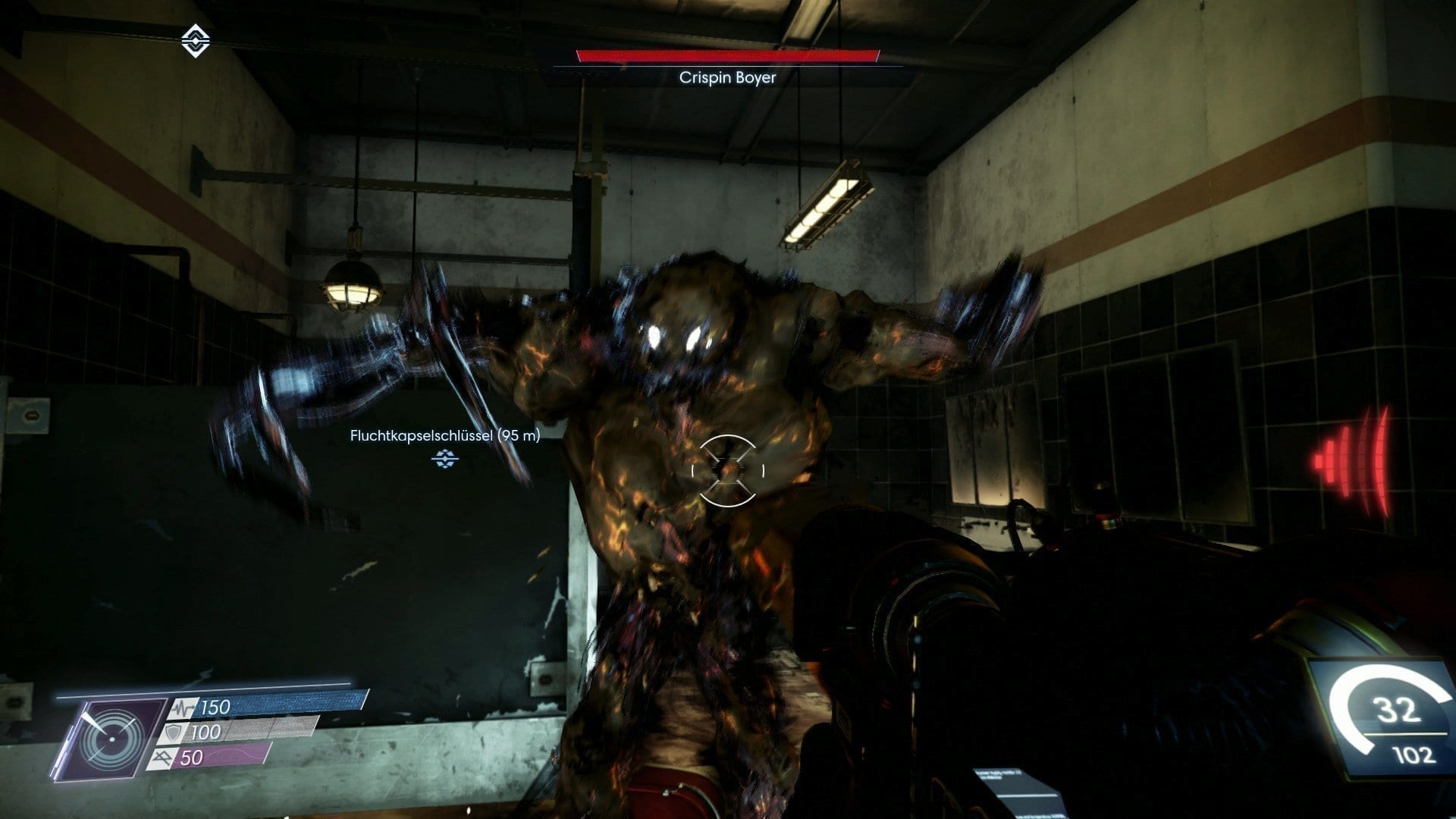Image resolution: width=1456 pixels, height=819 pixels.
Task: Click the Fluchtkapselschlüssel objective waypoint marker
Action: (445, 458)
